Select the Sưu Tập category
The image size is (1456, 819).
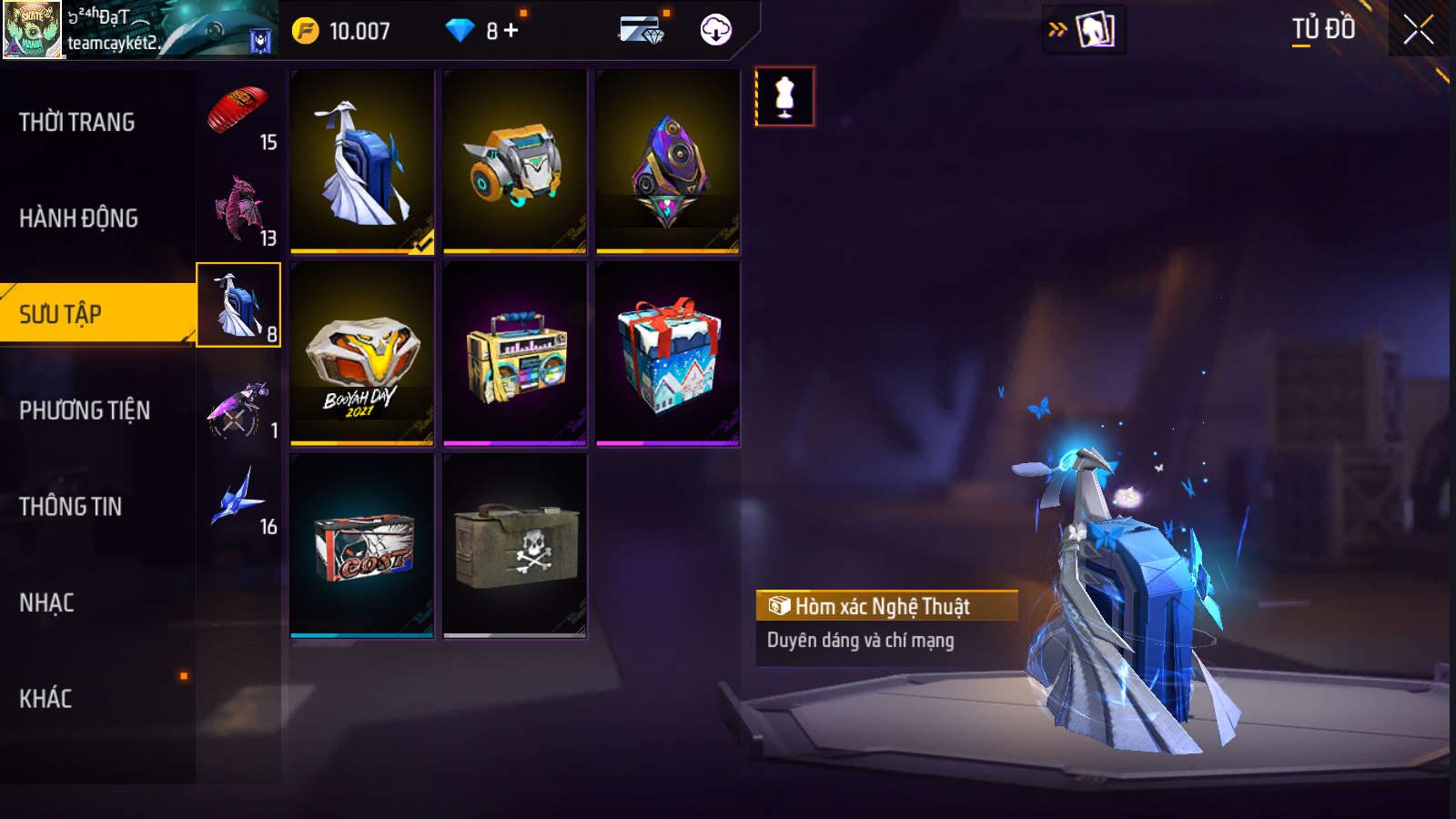61,314
